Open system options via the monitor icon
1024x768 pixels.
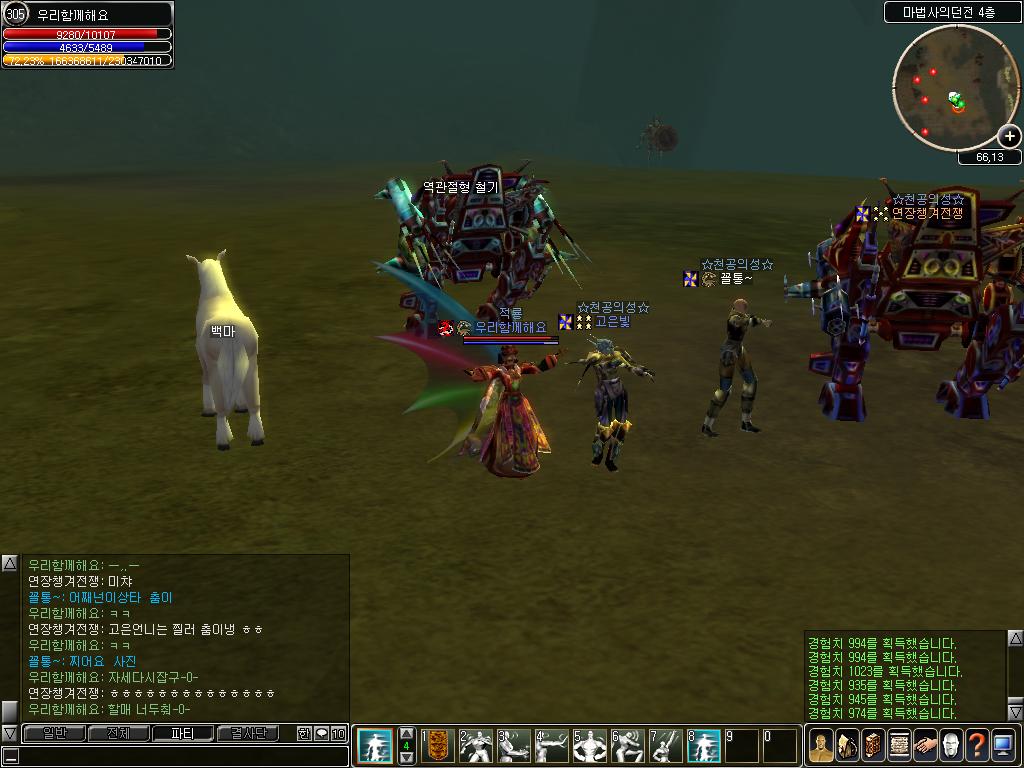pos(1004,745)
